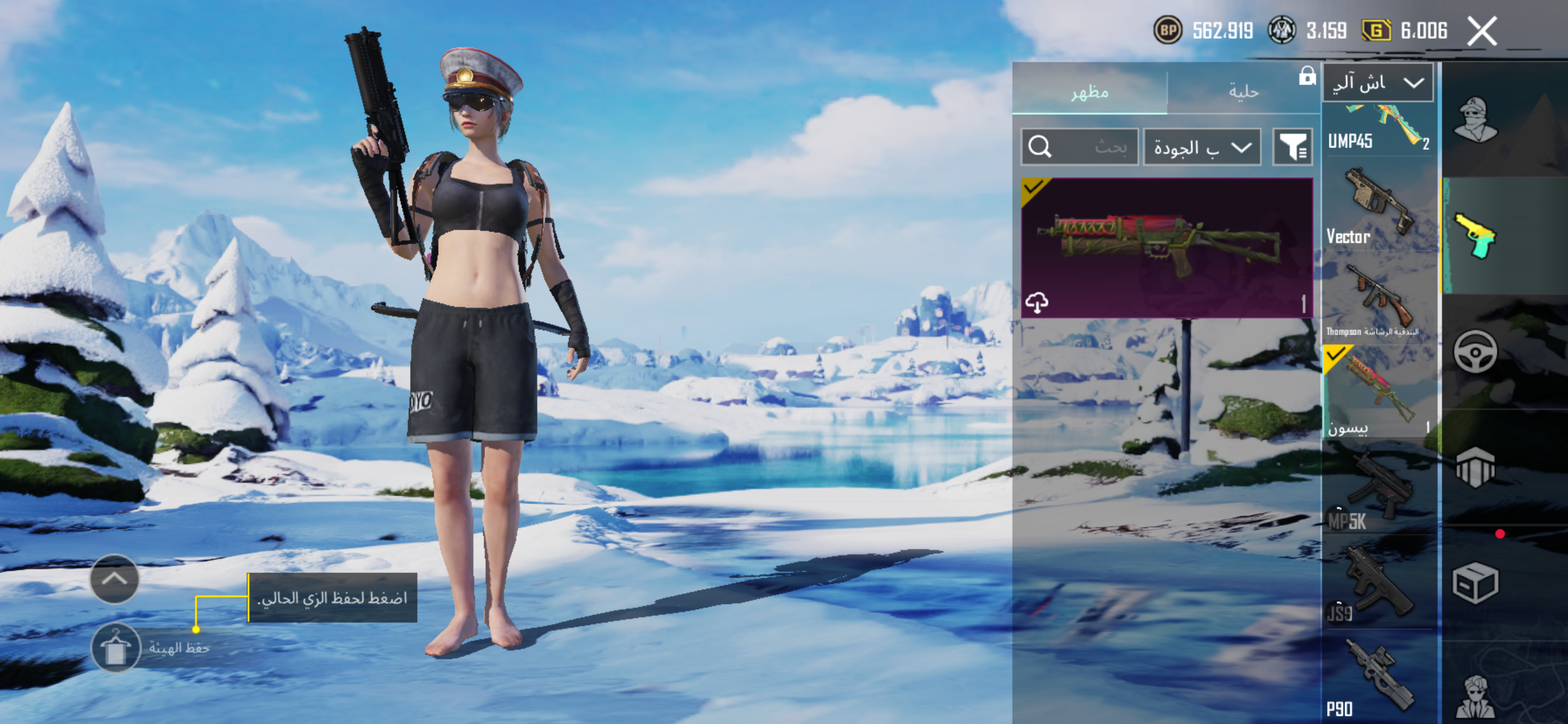Select the Thompson submachine gun entry

1378,299
